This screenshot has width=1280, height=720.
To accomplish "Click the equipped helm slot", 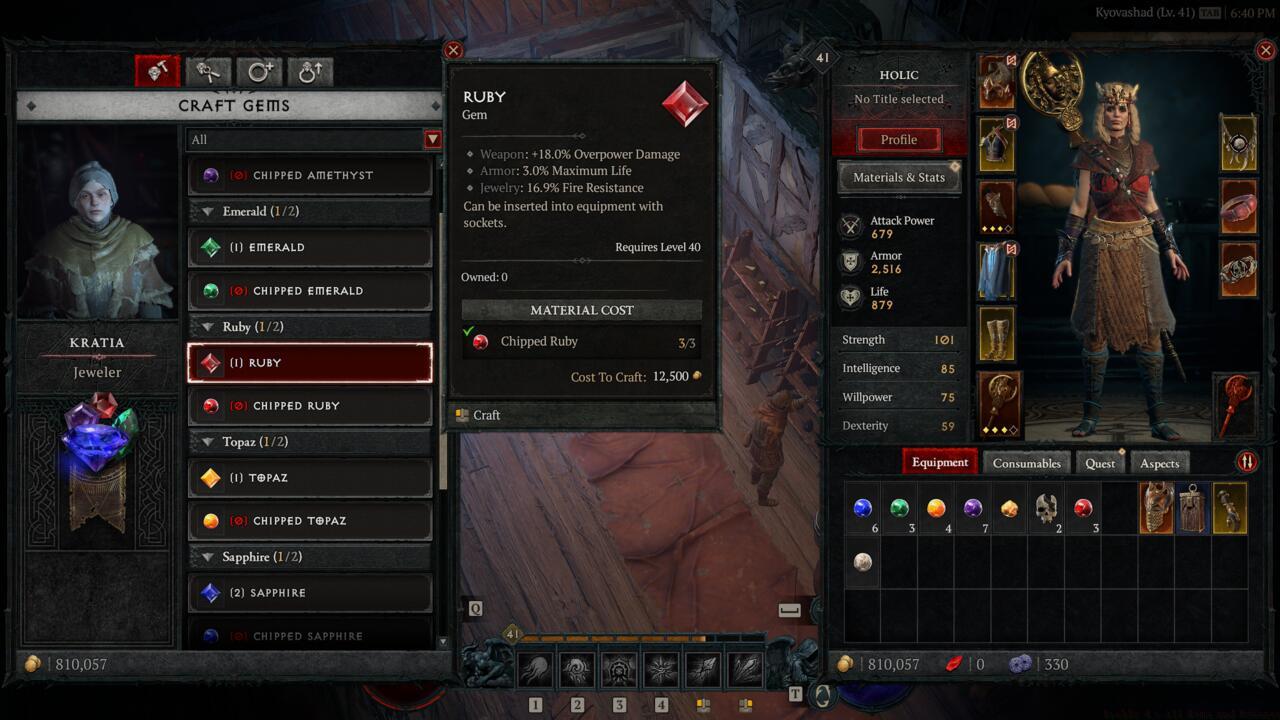I will [x=996, y=81].
